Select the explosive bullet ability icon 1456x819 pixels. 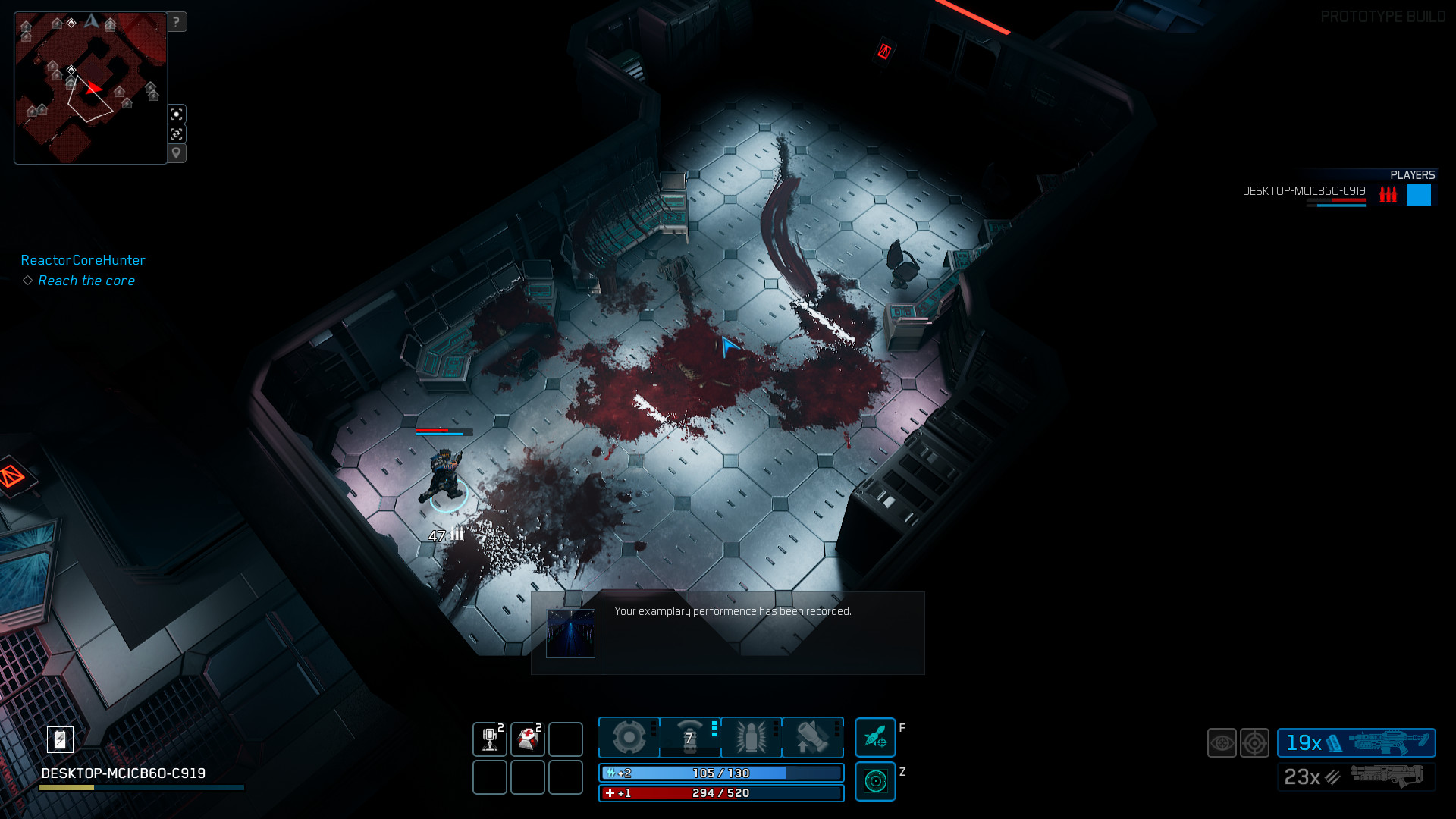click(752, 736)
